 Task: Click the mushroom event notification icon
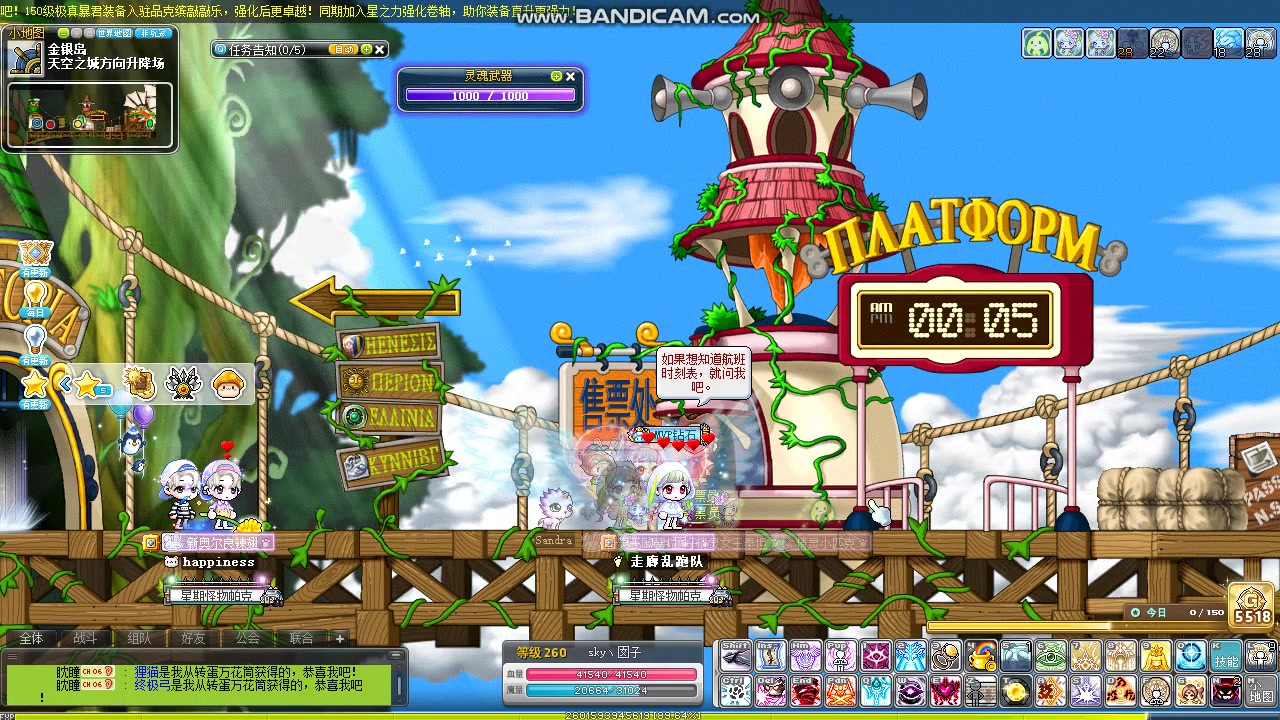pyautogui.click(x=229, y=384)
